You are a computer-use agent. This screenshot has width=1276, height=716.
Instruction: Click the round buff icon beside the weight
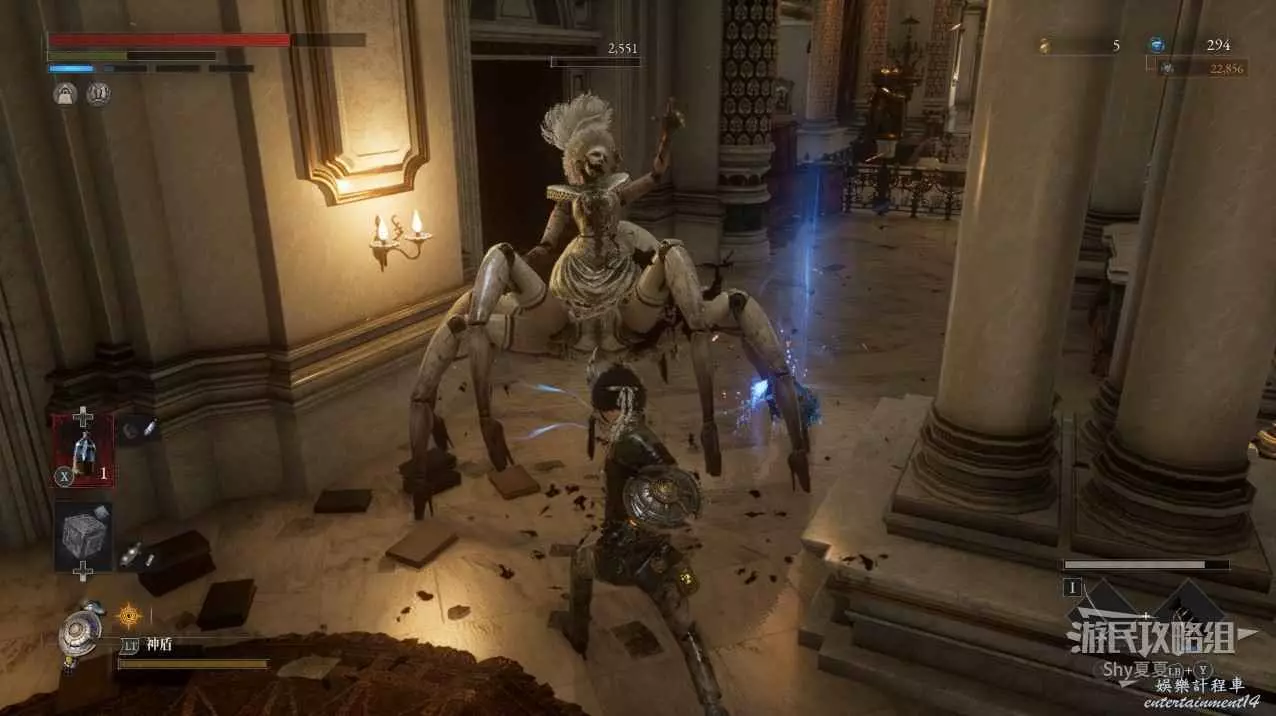(x=97, y=94)
